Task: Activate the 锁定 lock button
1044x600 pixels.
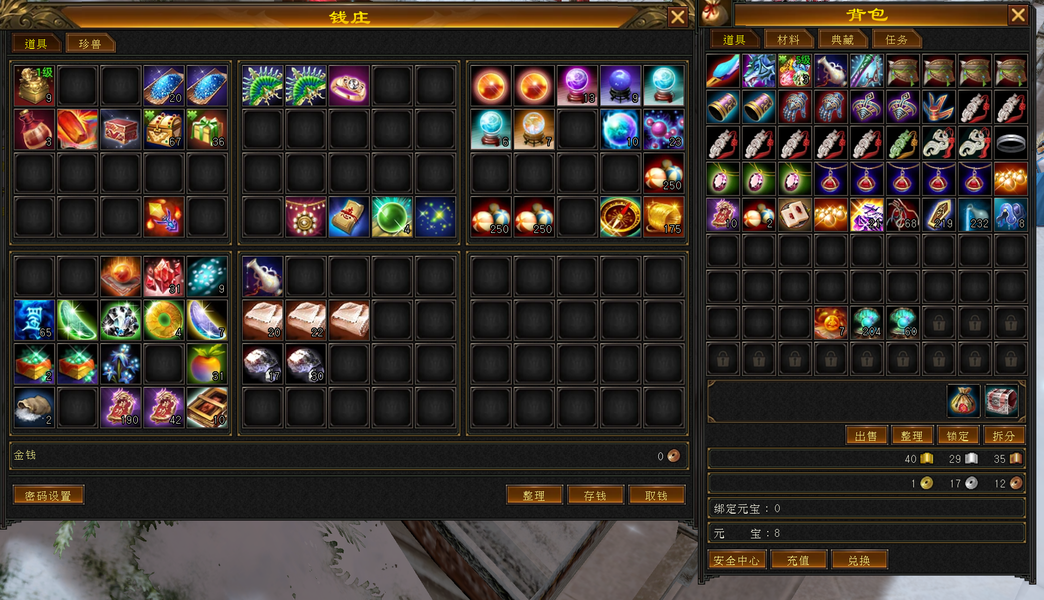Action: pyautogui.click(x=957, y=436)
